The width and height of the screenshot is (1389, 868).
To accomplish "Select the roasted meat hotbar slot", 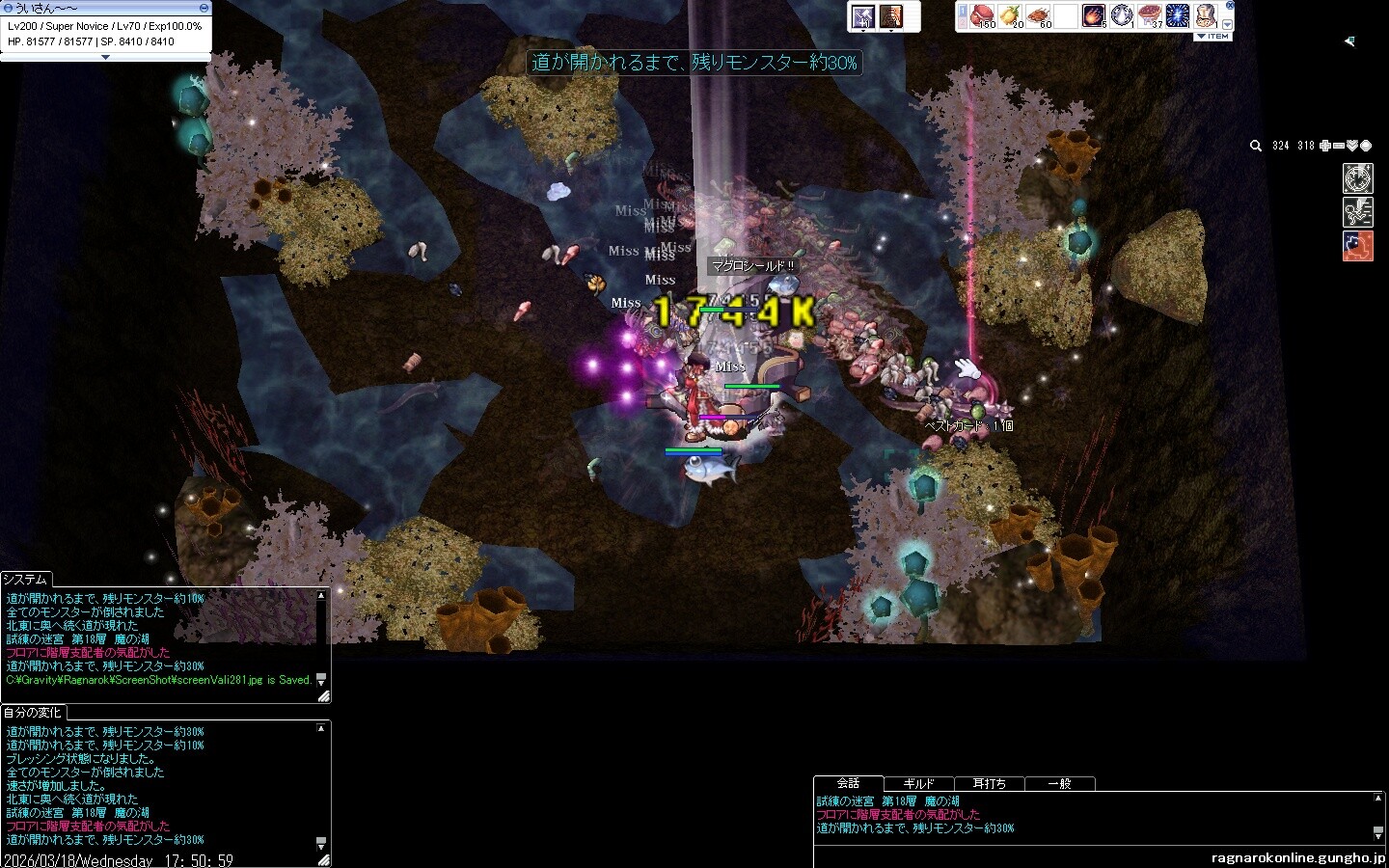I will tap(1038, 15).
